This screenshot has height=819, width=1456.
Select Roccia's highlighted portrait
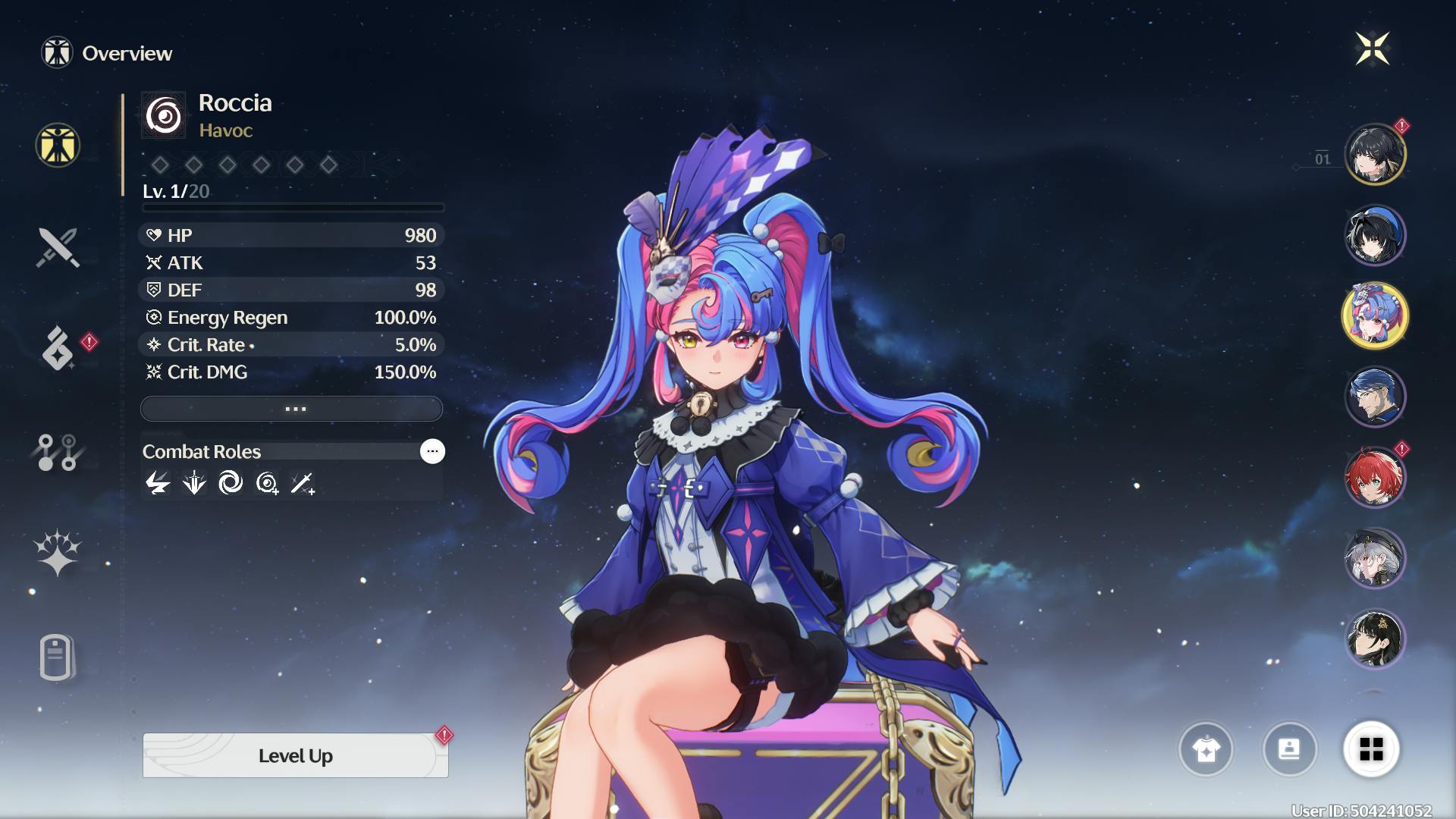coord(1375,315)
